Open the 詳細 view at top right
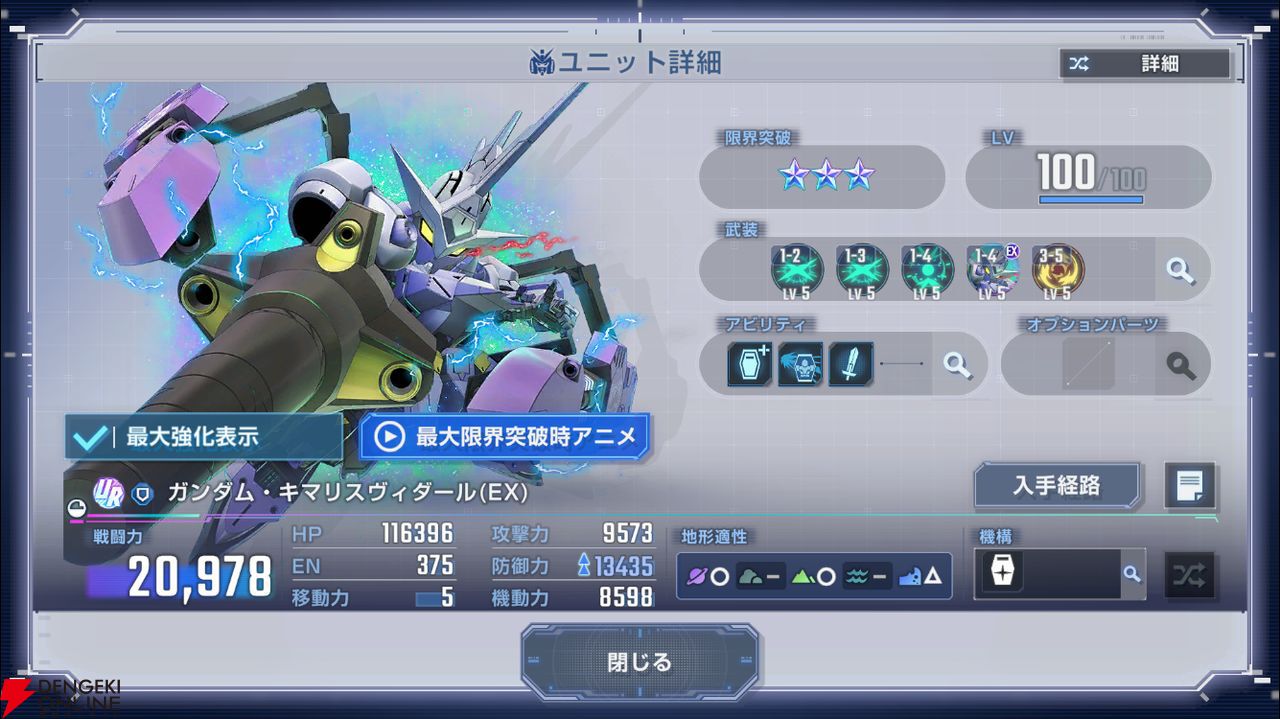Viewport: 1280px width, 719px height. click(x=1145, y=64)
